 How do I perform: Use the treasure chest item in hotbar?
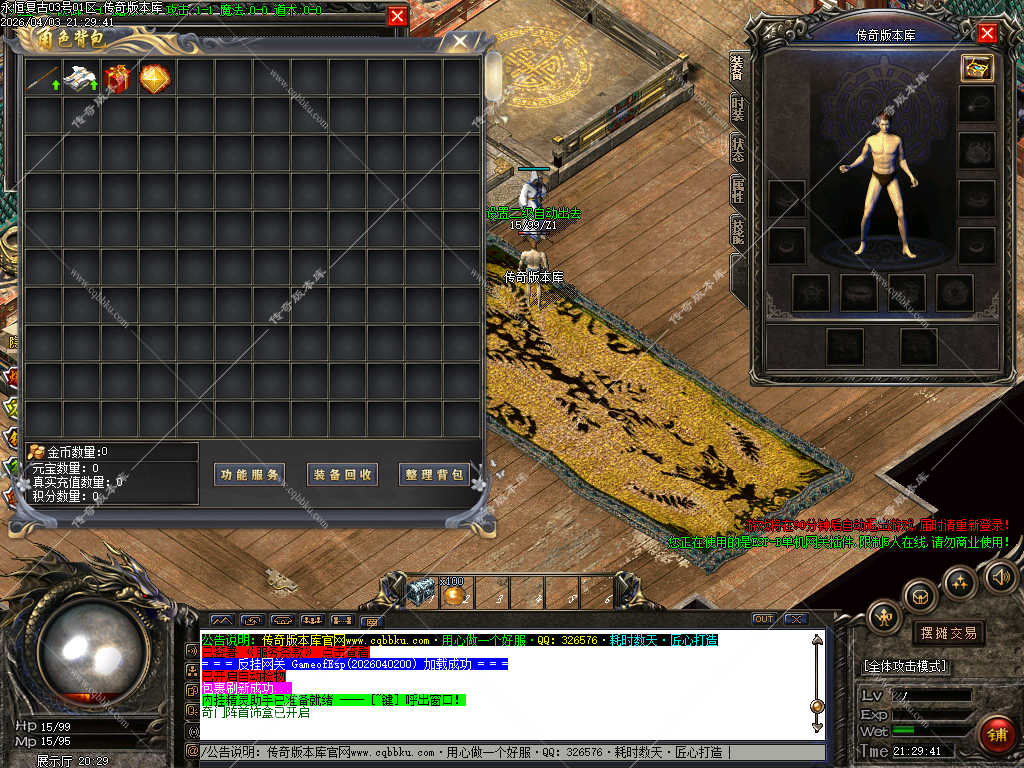(x=422, y=592)
